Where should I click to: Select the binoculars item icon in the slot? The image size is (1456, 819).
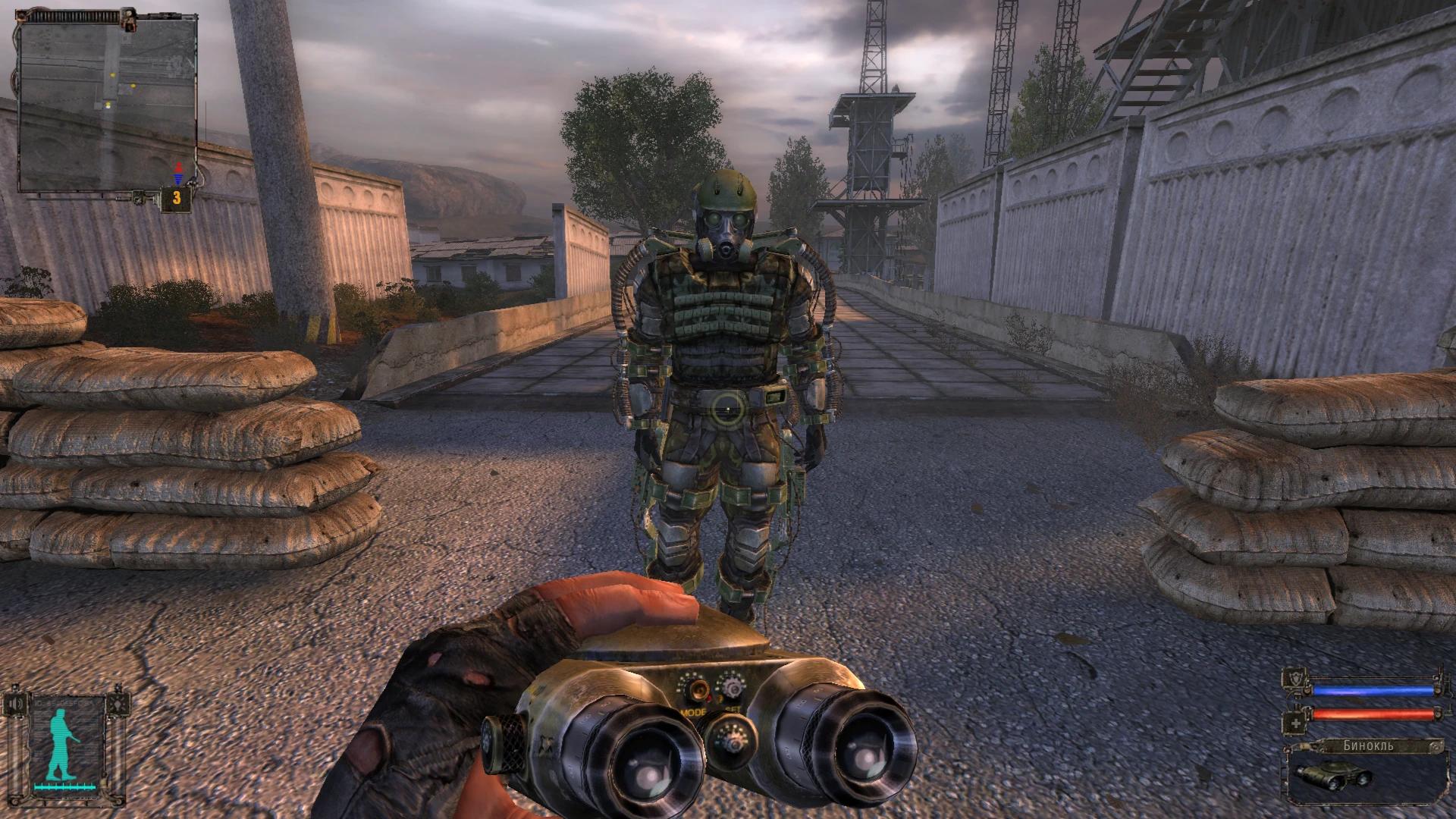[x=1335, y=778]
